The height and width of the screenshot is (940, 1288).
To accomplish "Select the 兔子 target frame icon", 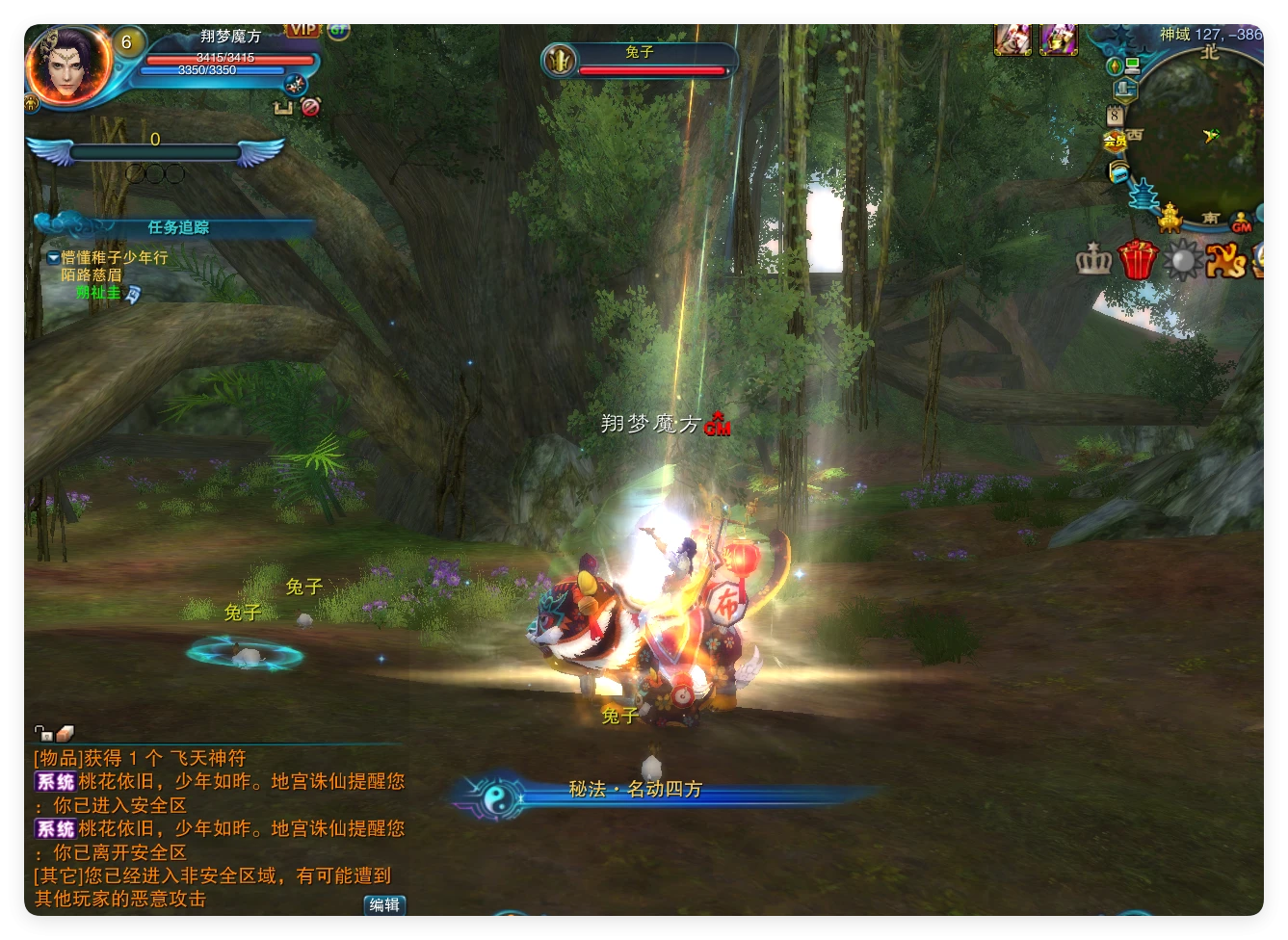I will 559,62.
